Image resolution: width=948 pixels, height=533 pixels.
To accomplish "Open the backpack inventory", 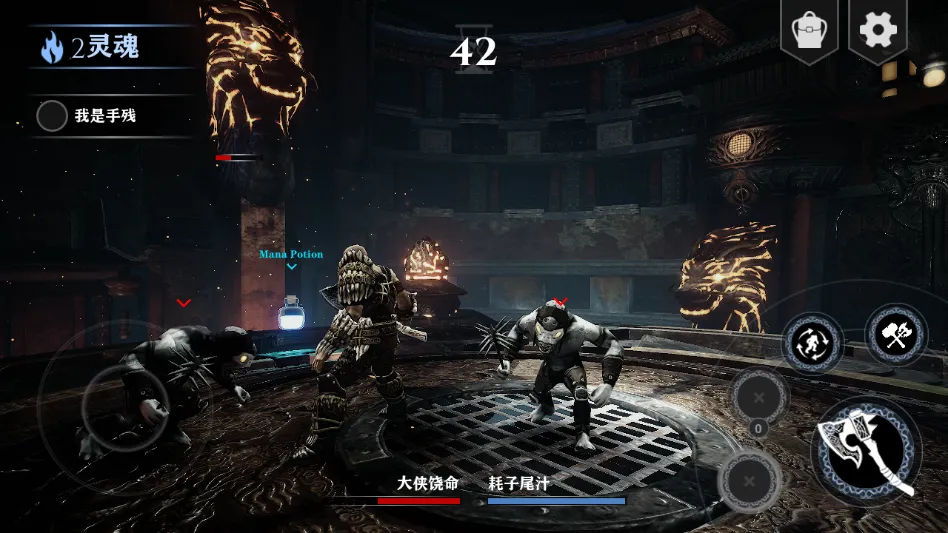I will click(809, 30).
